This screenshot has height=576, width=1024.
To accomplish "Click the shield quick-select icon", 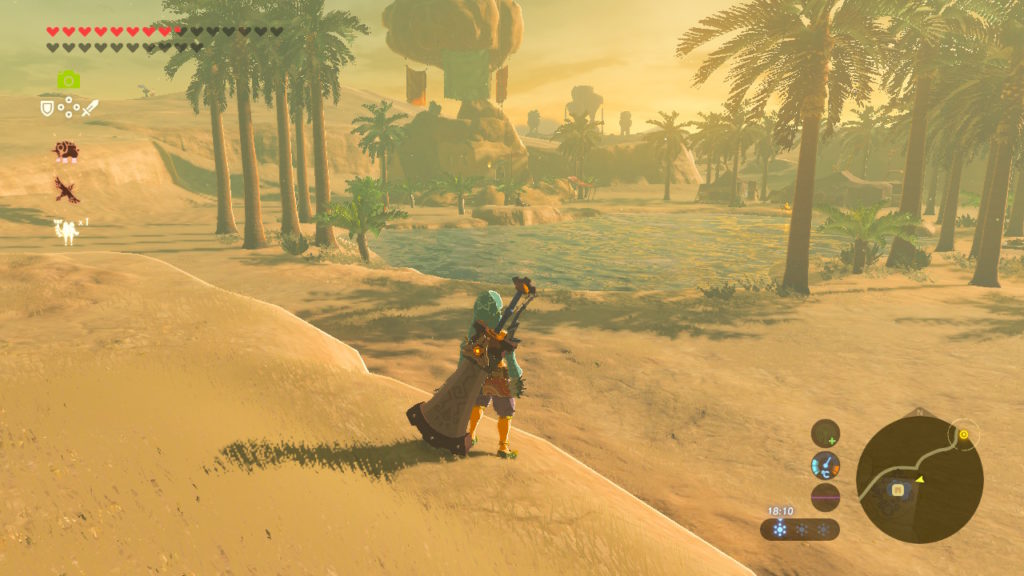I will [x=46, y=107].
